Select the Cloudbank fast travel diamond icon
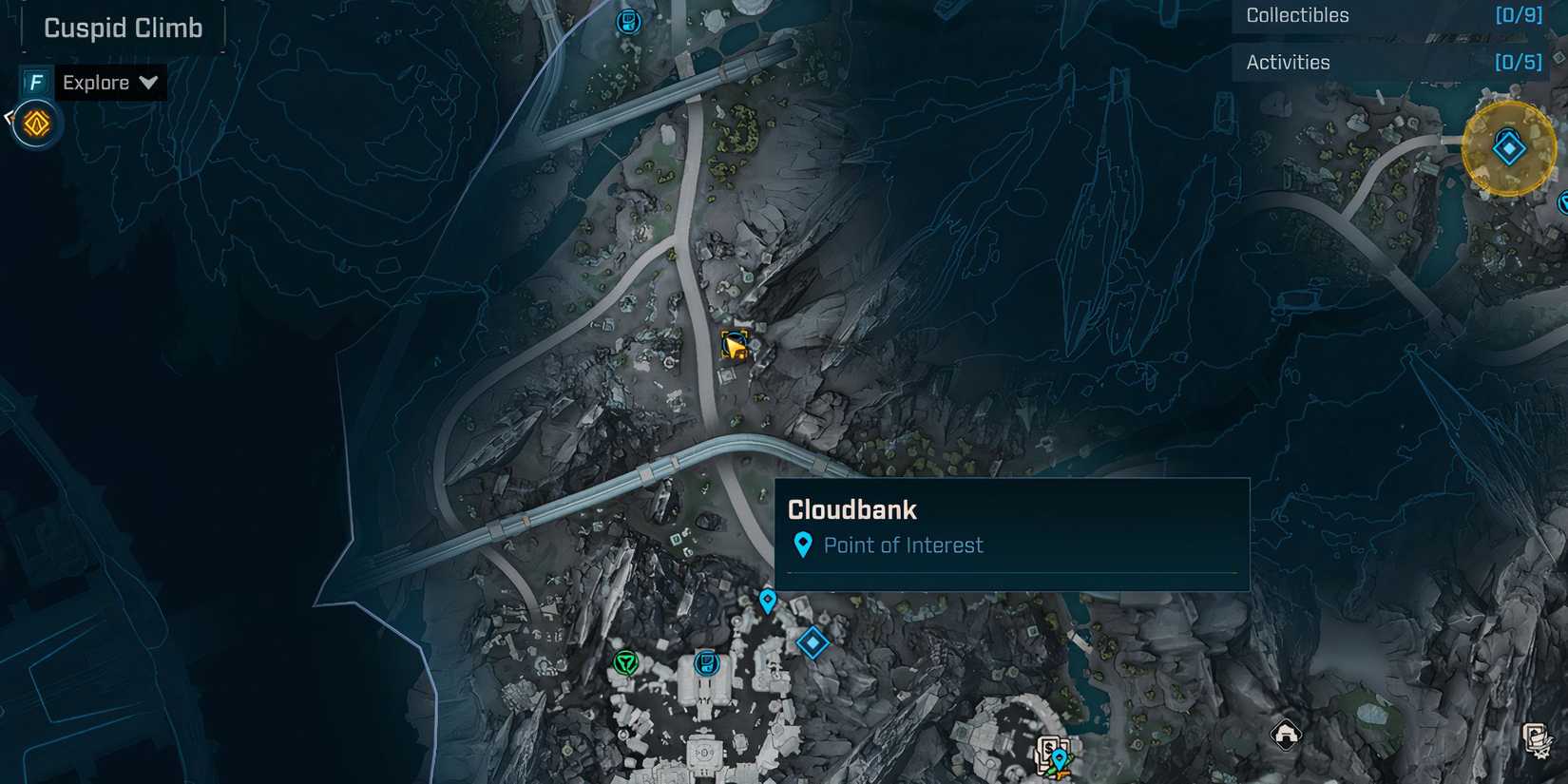This screenshot has width=1568, height=784. pos(813,643)
